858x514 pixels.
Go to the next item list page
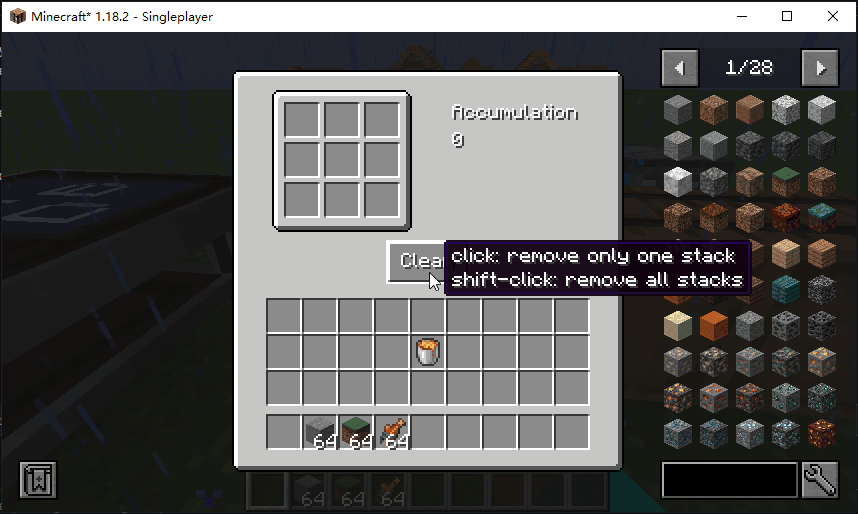click(820, 68)
